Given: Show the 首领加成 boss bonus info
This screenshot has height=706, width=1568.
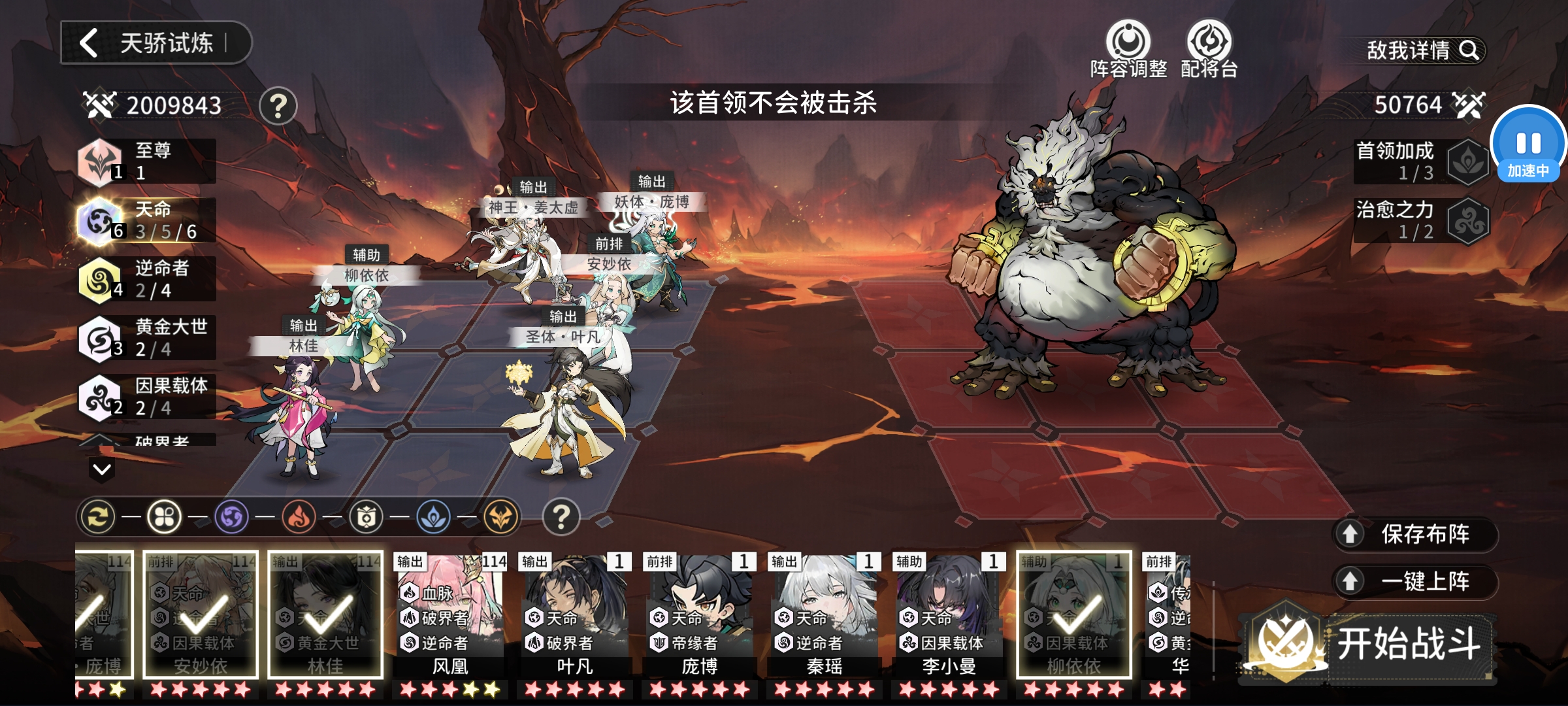Looking at the screenshot, I should 1421,161.
